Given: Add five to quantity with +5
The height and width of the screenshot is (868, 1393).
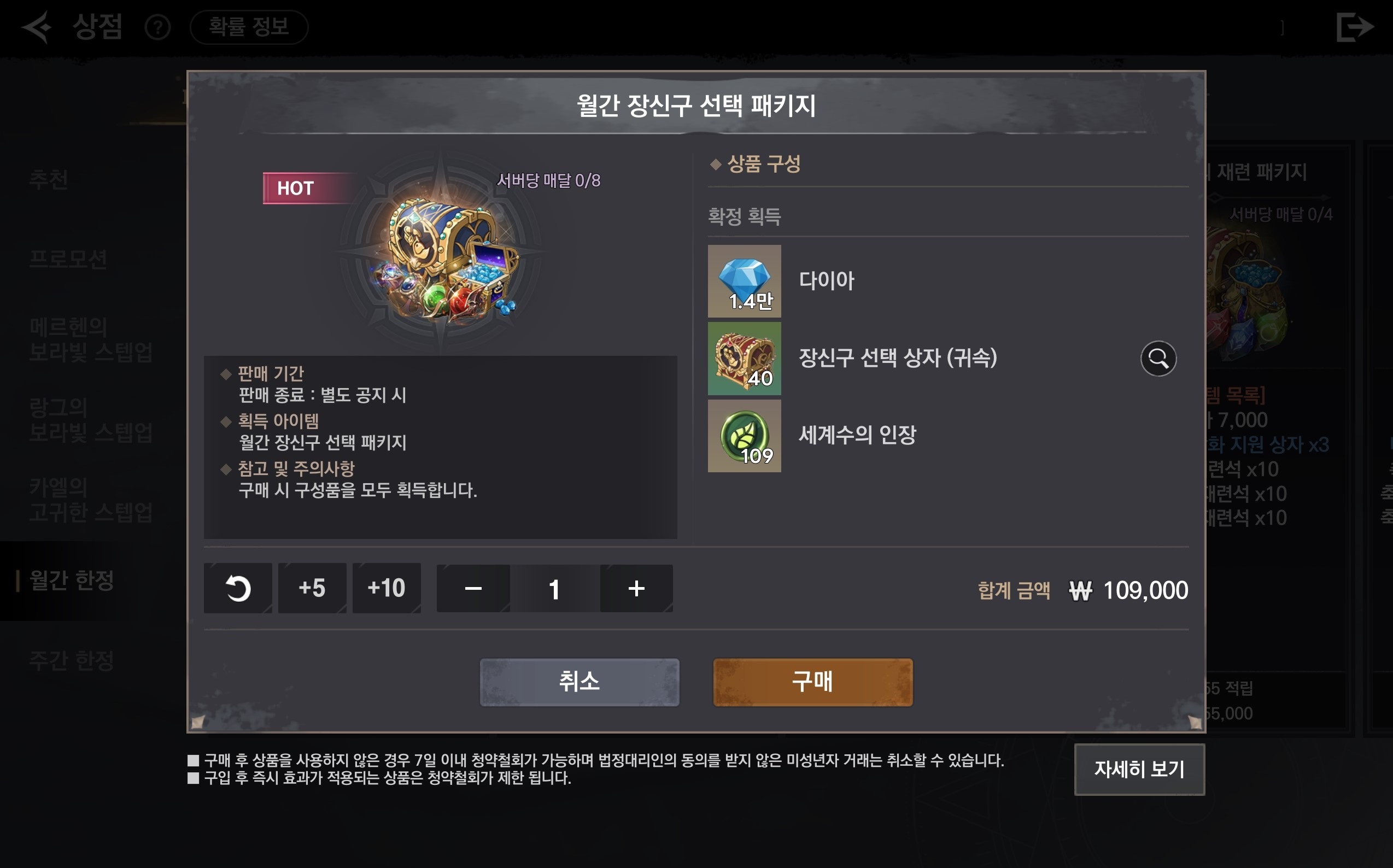Looking at the screenshot, I should [x=312, y=589].
